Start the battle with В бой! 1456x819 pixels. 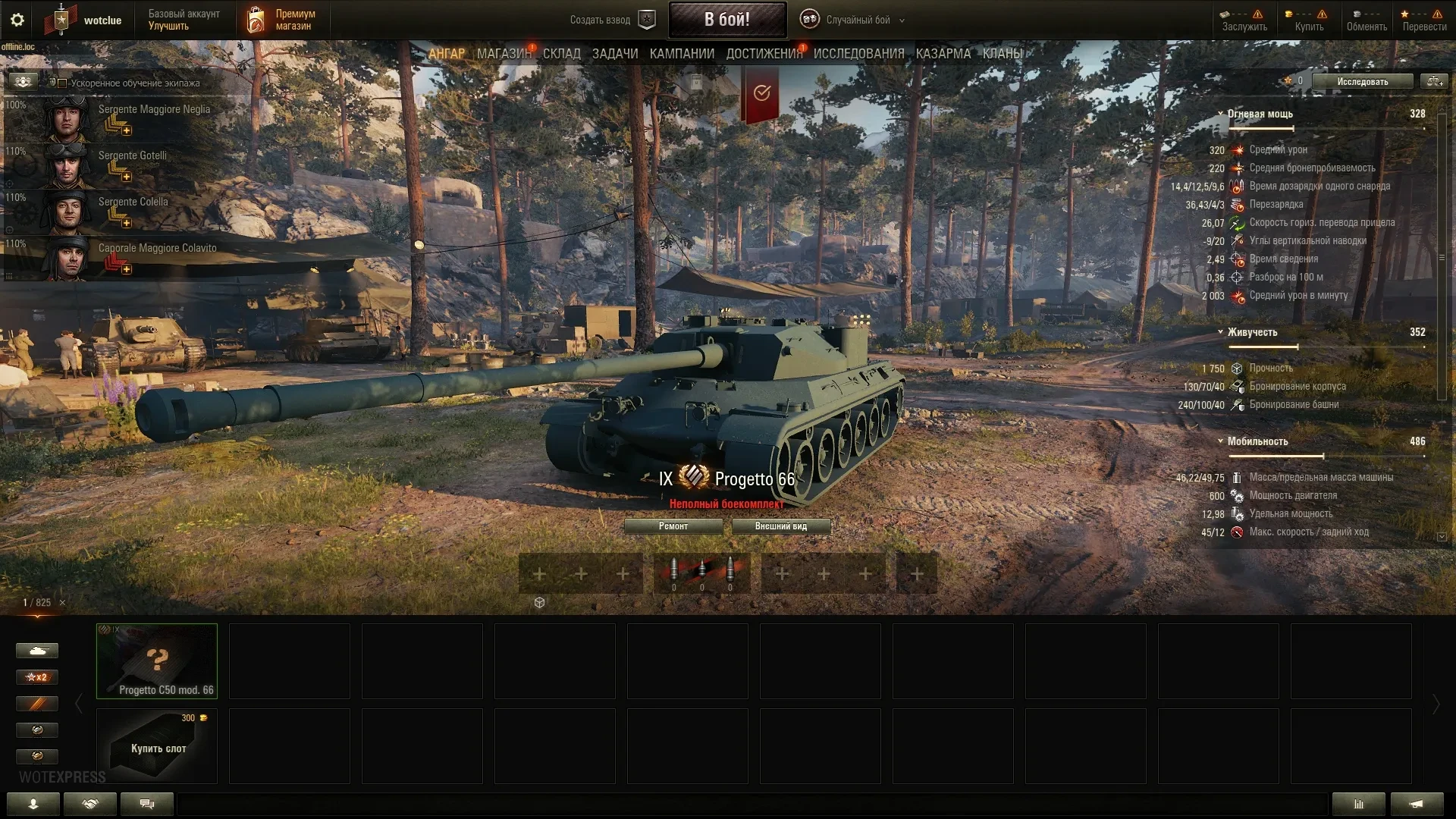tap(726, 20)
